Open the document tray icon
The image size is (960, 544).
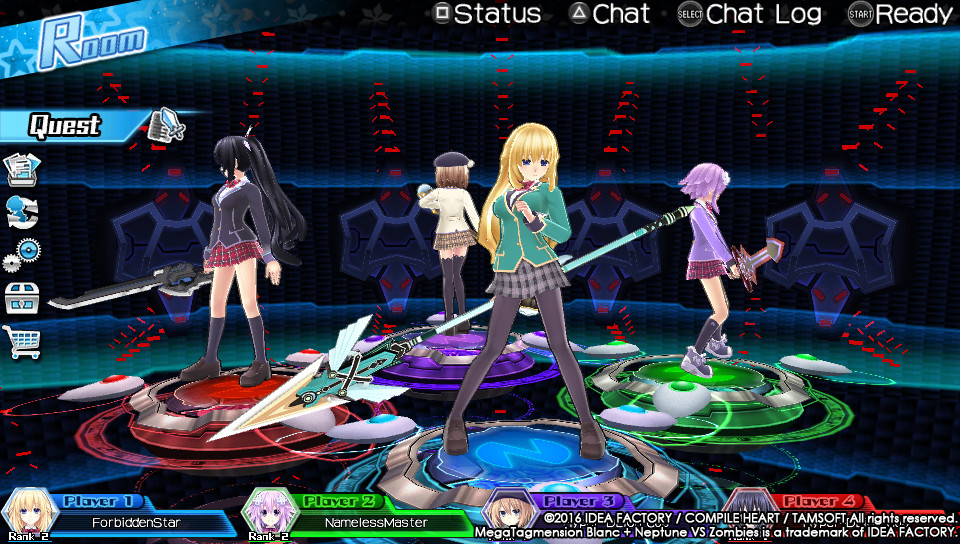[x=23, y=169]
